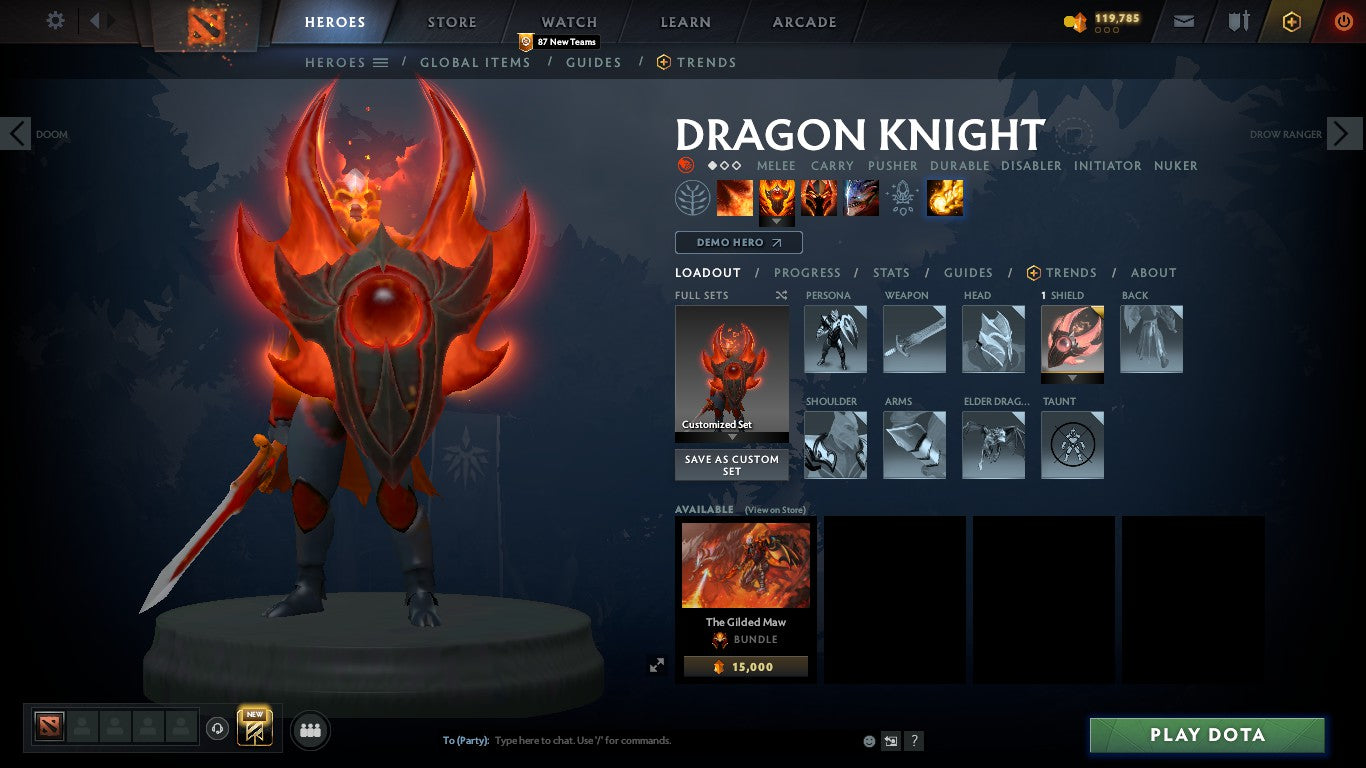This screenshot has height=768, width=1366.
Task: Open the settings gear in the top-left corner
Action: click(55, 20)
